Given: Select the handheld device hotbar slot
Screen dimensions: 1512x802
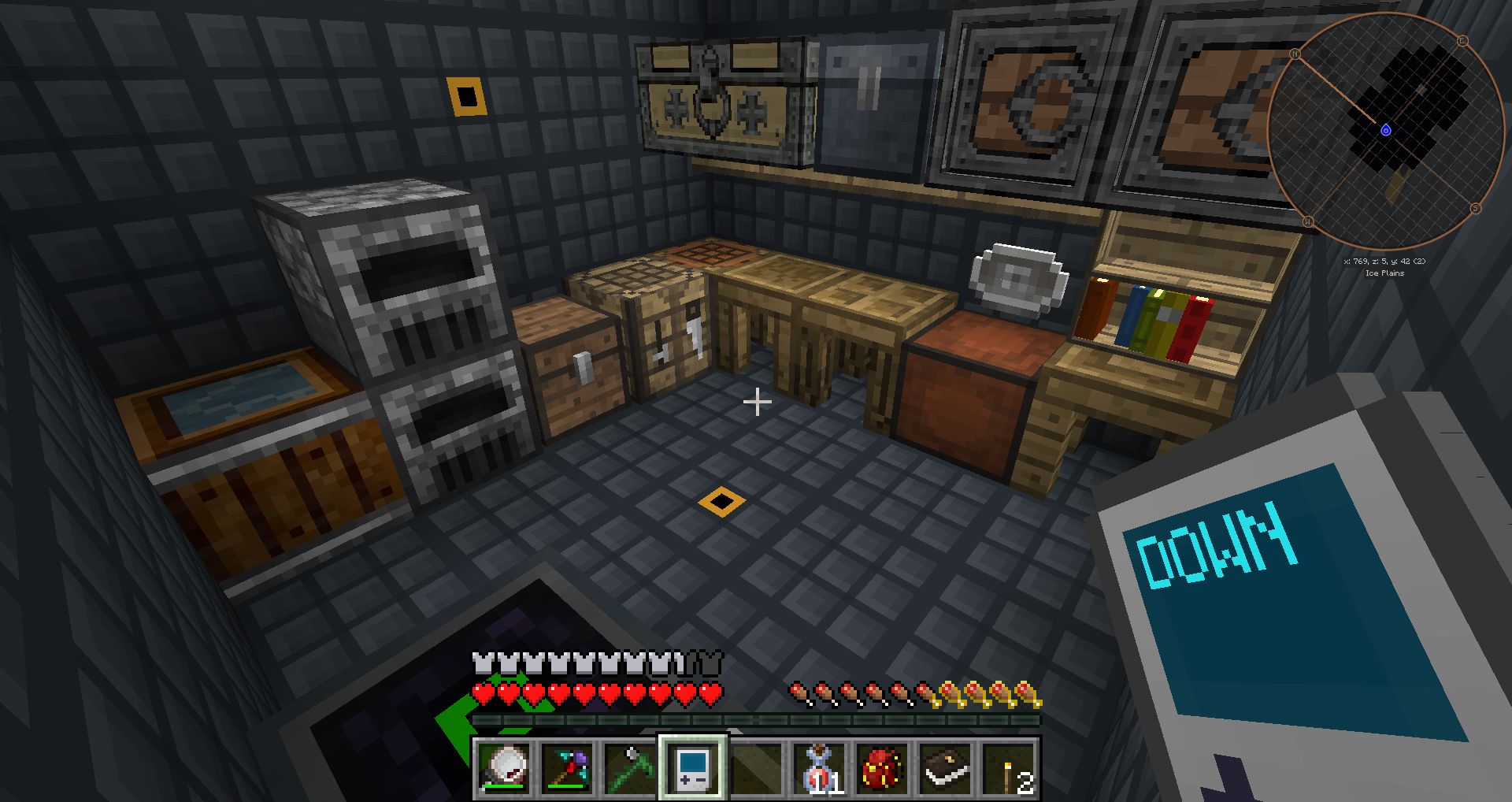Looking at the screenshot, I should pyautogui.click(x=693, y=768).
